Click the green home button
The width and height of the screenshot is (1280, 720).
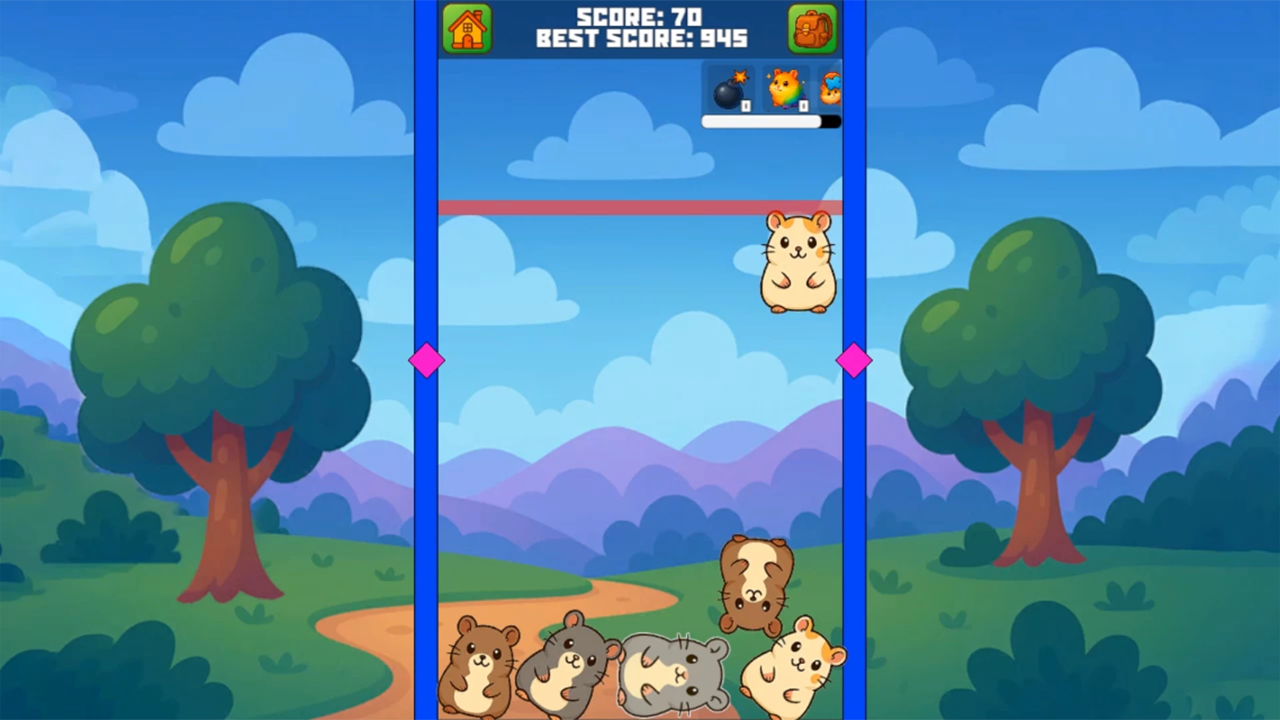pyautogui.click(x=467, y=28)
